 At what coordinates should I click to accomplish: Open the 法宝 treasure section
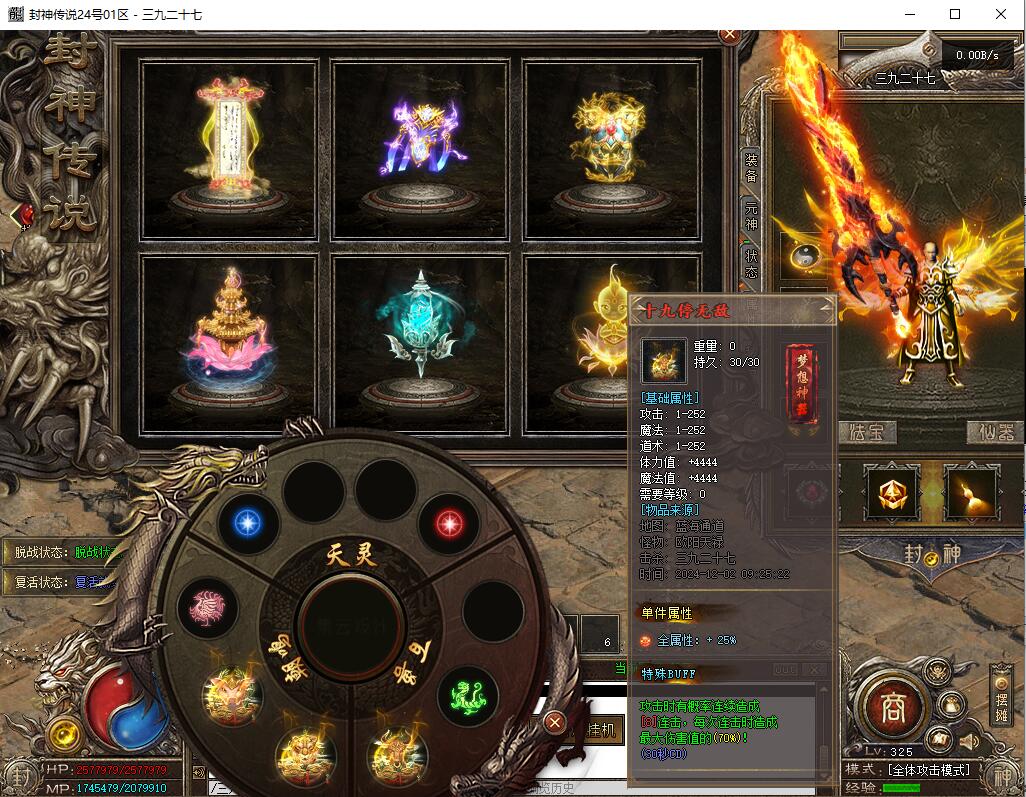868,433
